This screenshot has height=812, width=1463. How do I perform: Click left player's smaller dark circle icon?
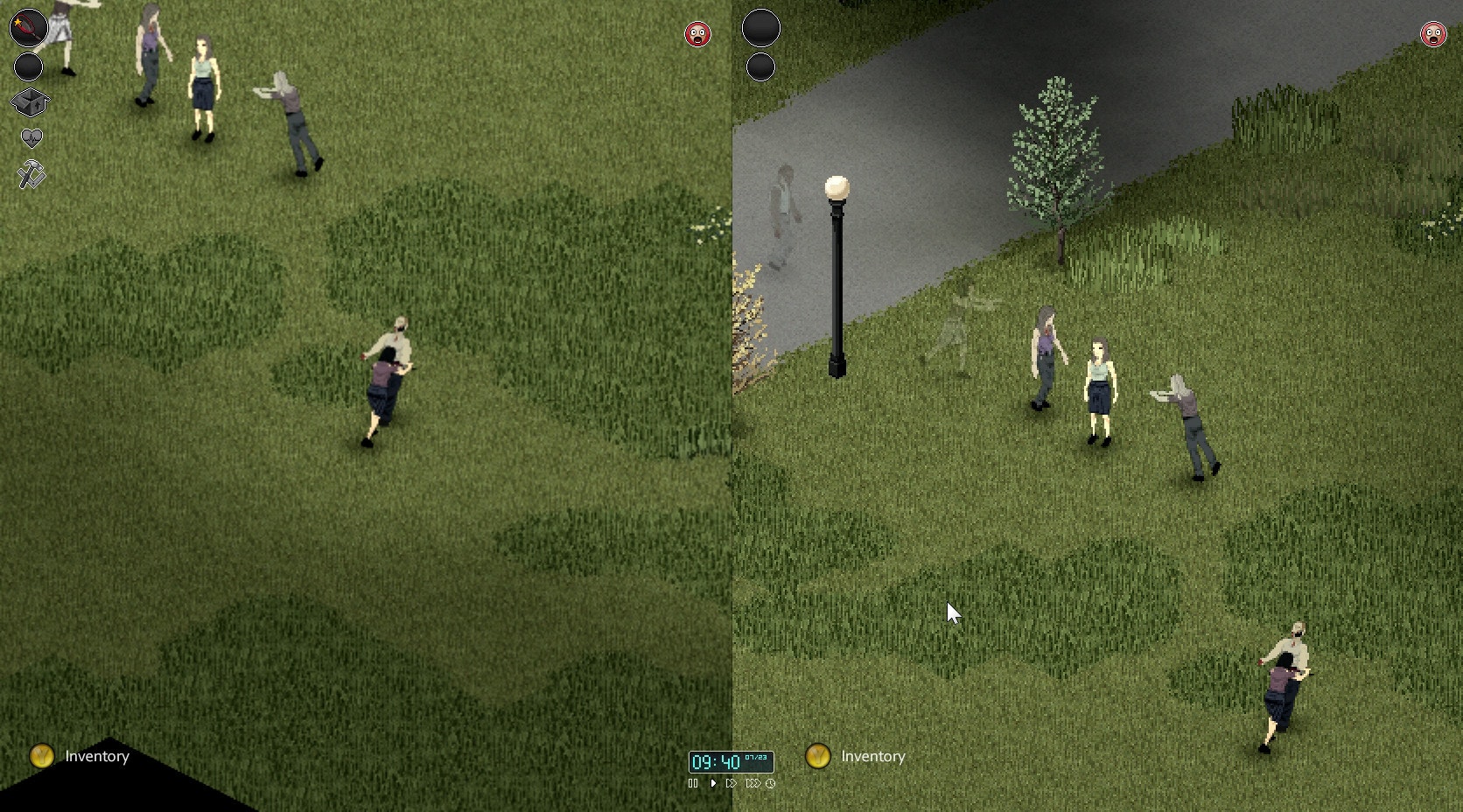tap(28, 65)
